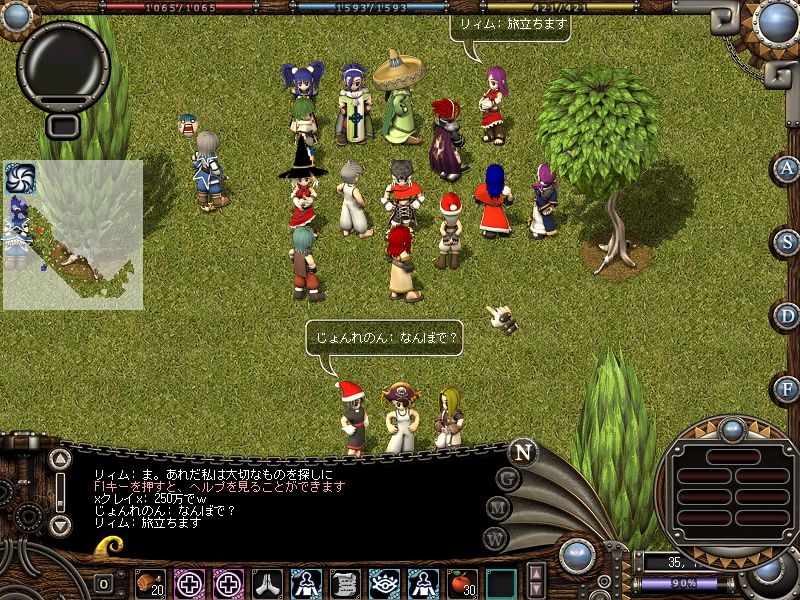Screen dimensions: 800x600
Task: Use the scroll item in hotbar
Action: point(345,582)
